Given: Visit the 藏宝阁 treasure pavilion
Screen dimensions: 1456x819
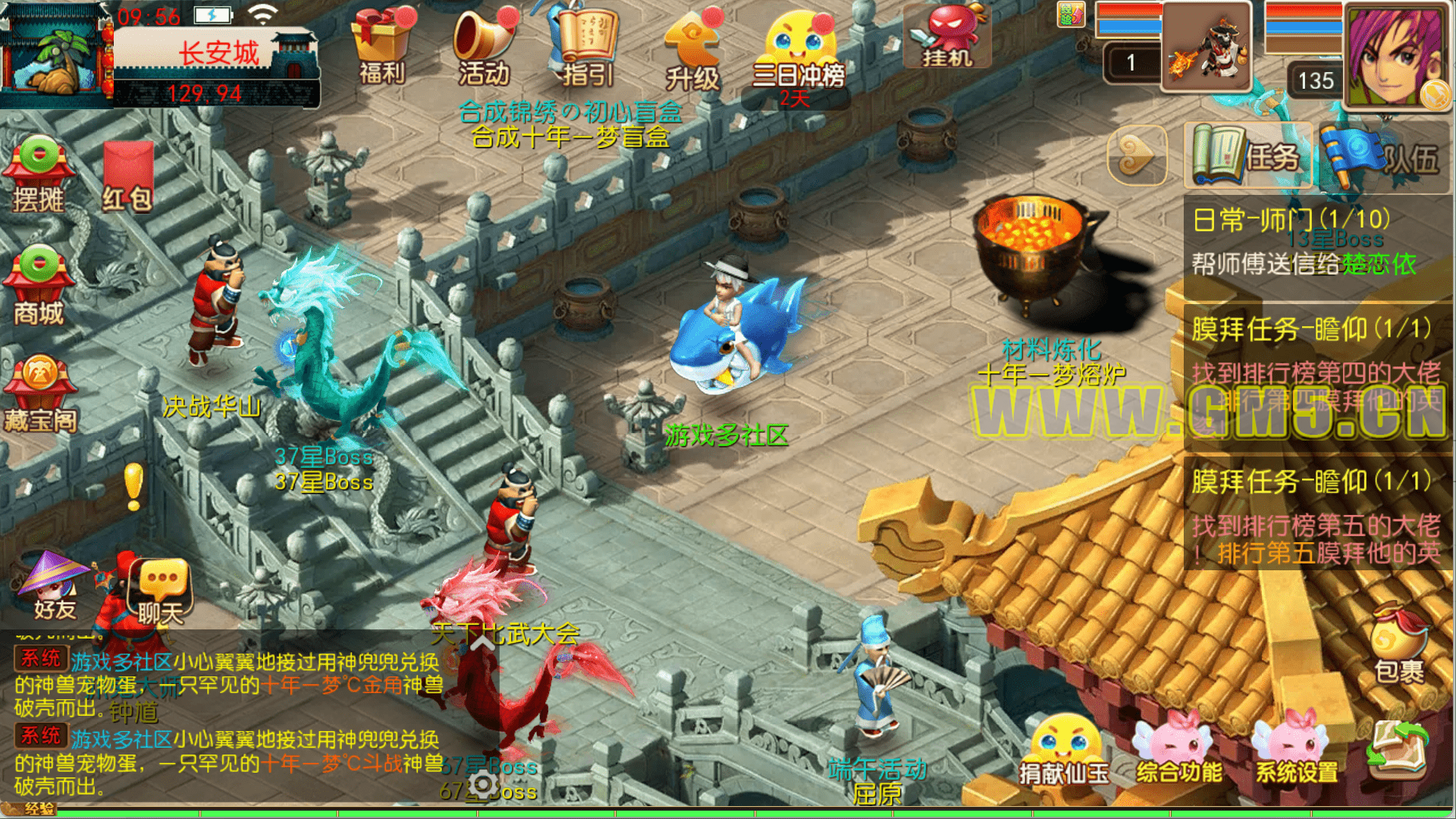Looking at the screenshot, I should click(x=41, y=394).
